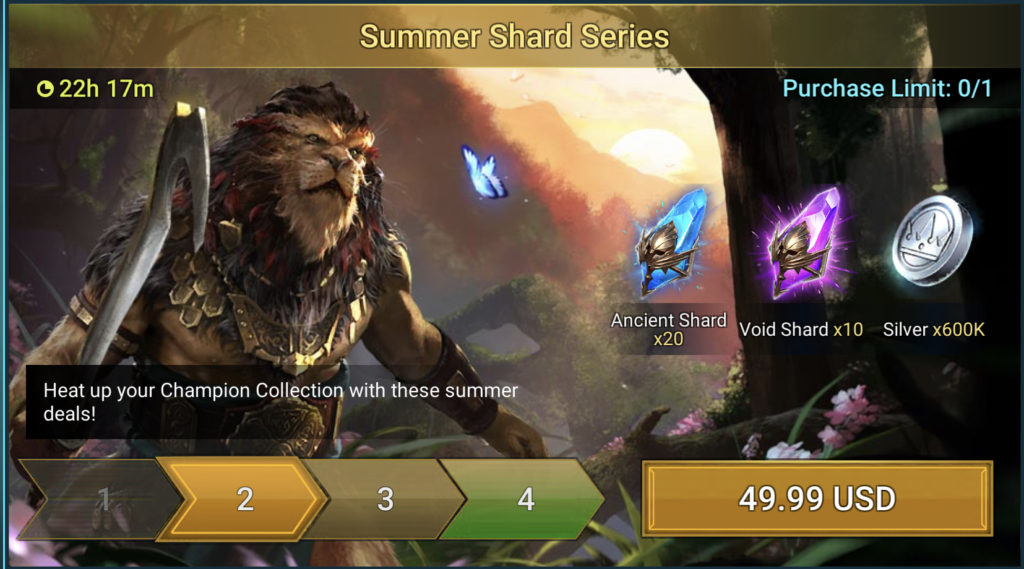
Task: Open offer step 4
Action: pos(526,499)
